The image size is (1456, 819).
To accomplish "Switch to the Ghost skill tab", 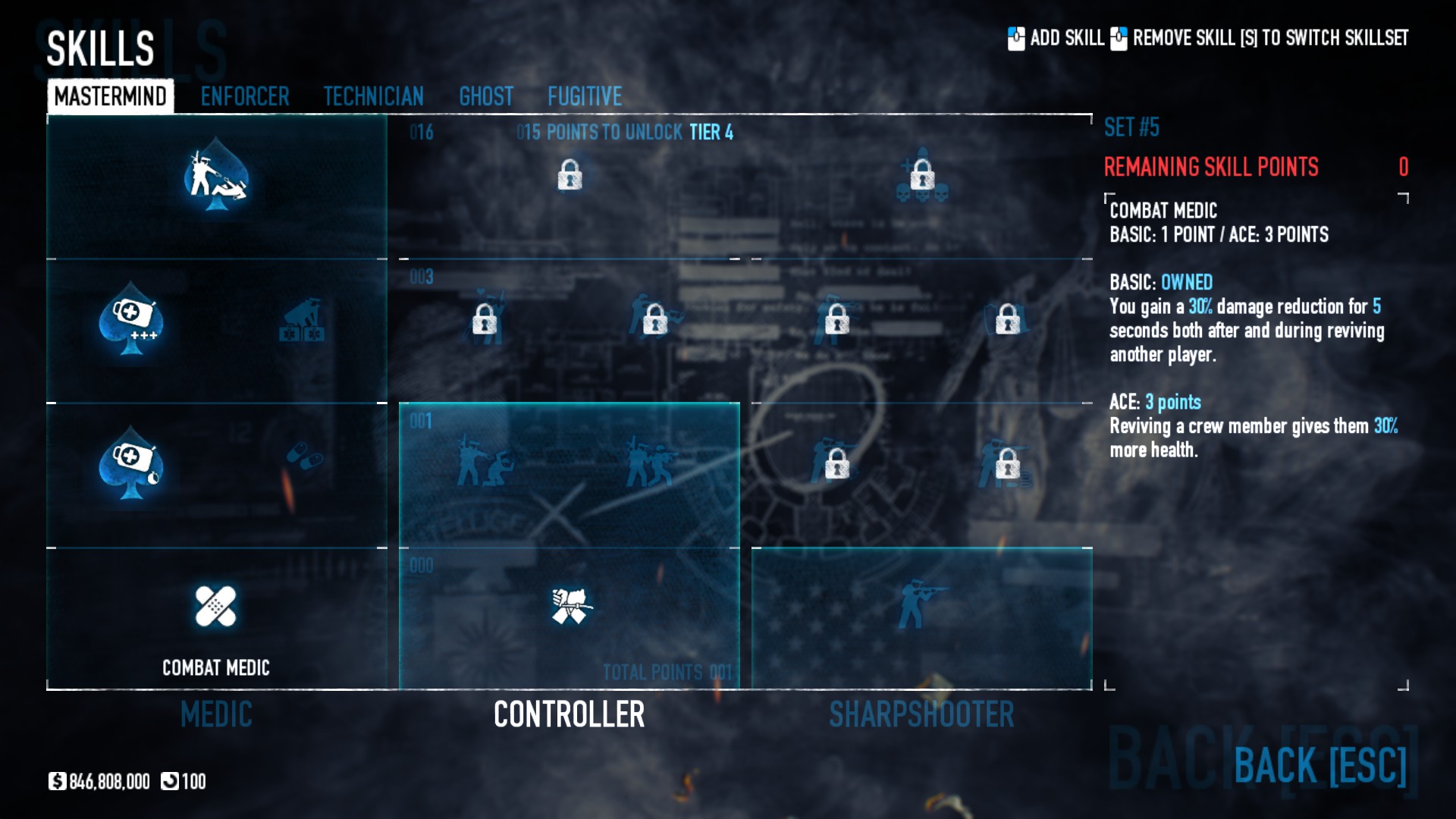I will tap(486, 96).
